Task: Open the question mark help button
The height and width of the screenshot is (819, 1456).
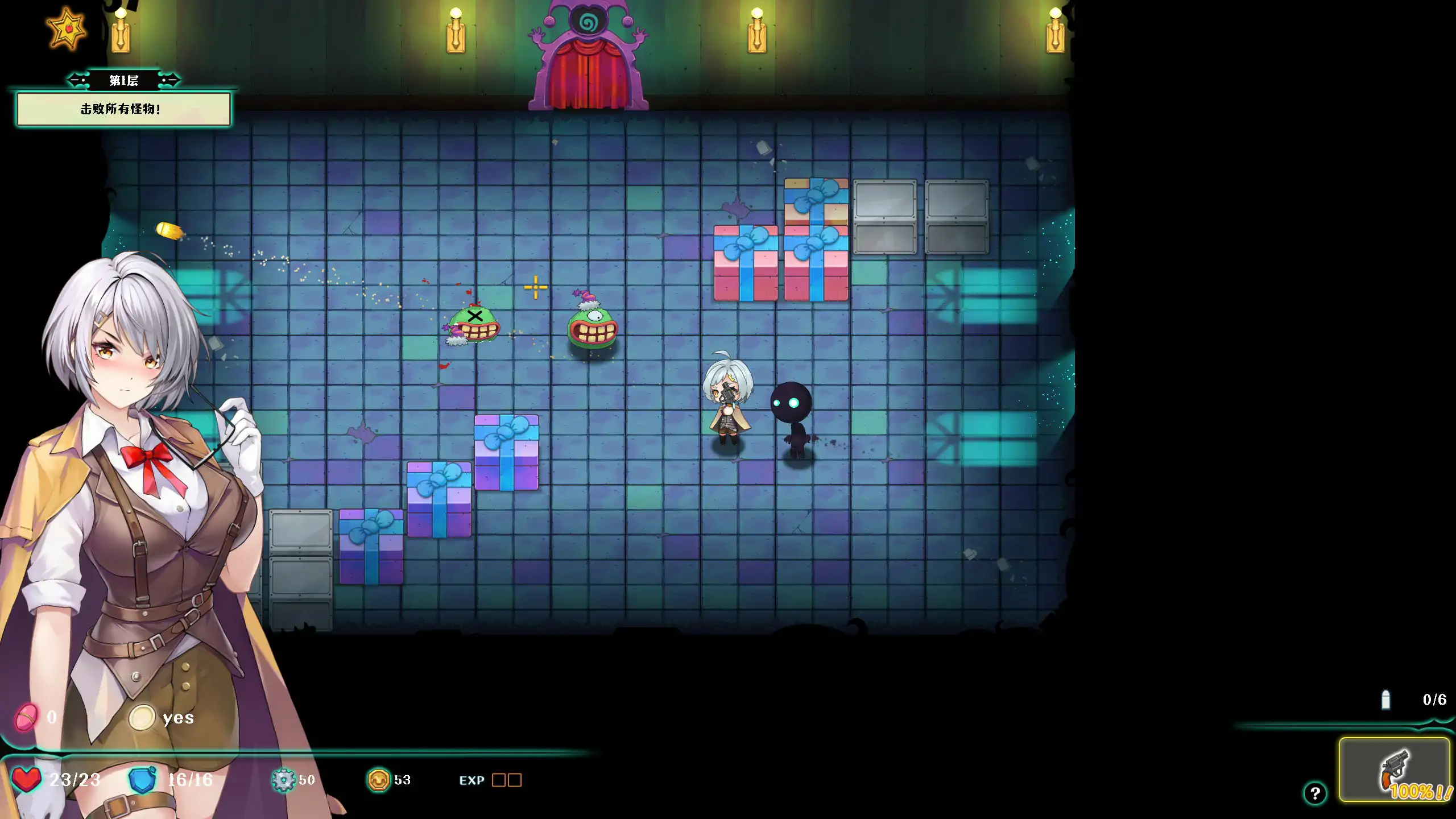Action: click(1314, 793)
